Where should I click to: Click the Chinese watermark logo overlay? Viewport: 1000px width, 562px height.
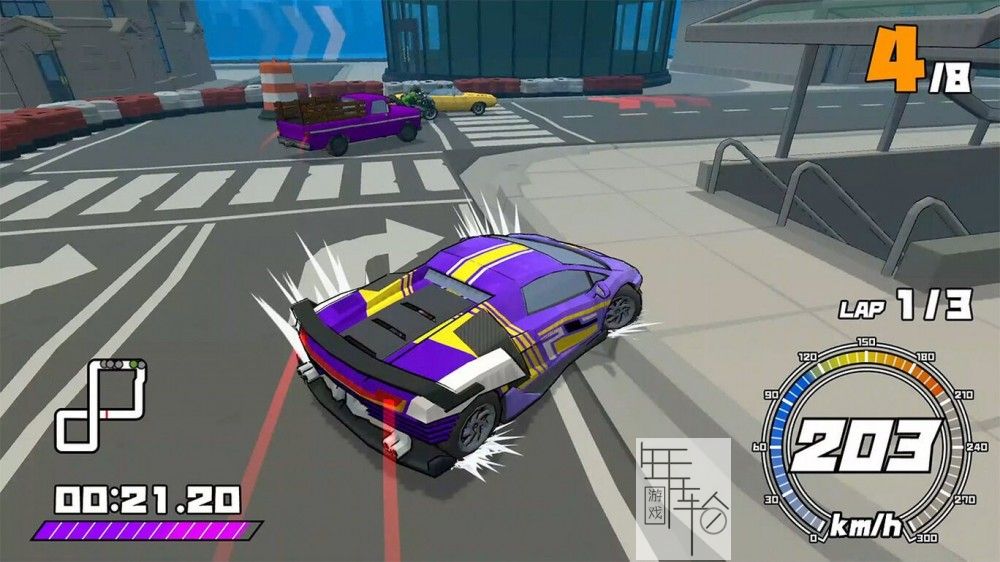coord(683,496)
